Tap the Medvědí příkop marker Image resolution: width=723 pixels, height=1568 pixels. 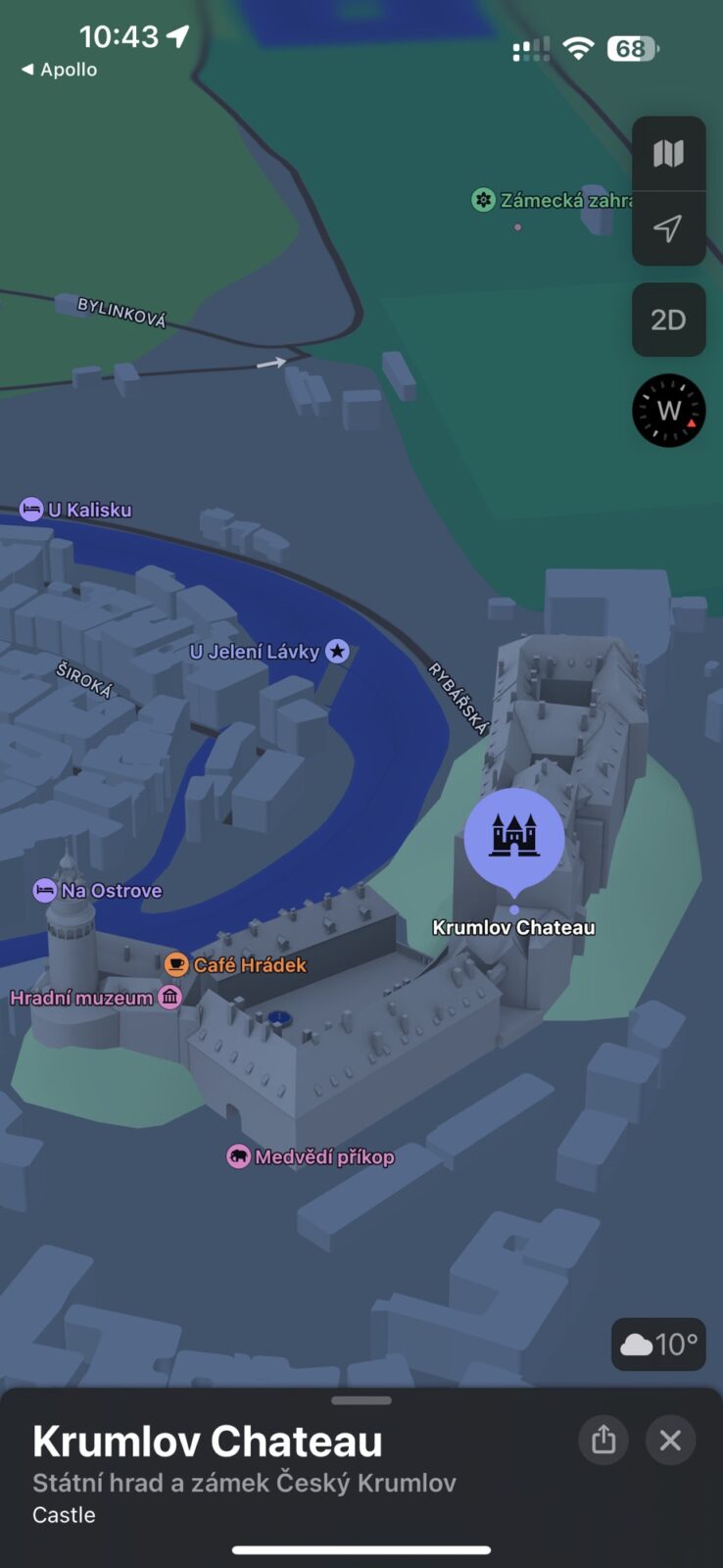click(x=238, y=1156)
